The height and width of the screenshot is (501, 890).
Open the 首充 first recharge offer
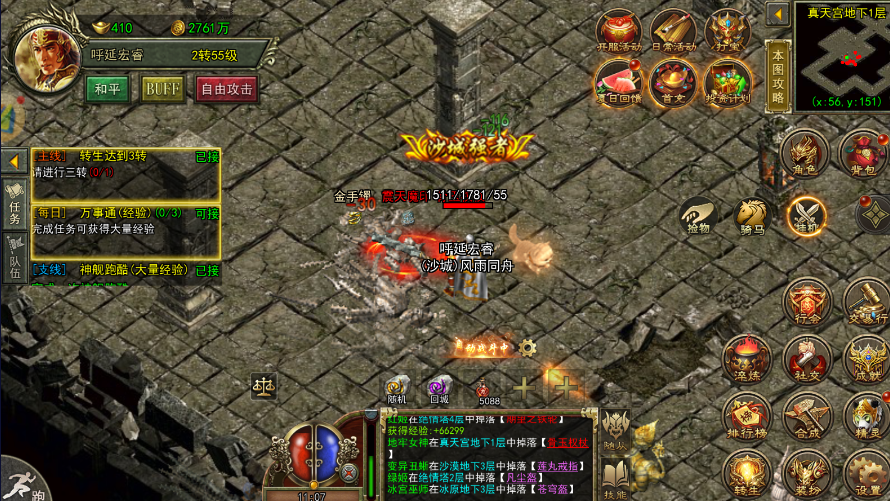tap(673, 82)
